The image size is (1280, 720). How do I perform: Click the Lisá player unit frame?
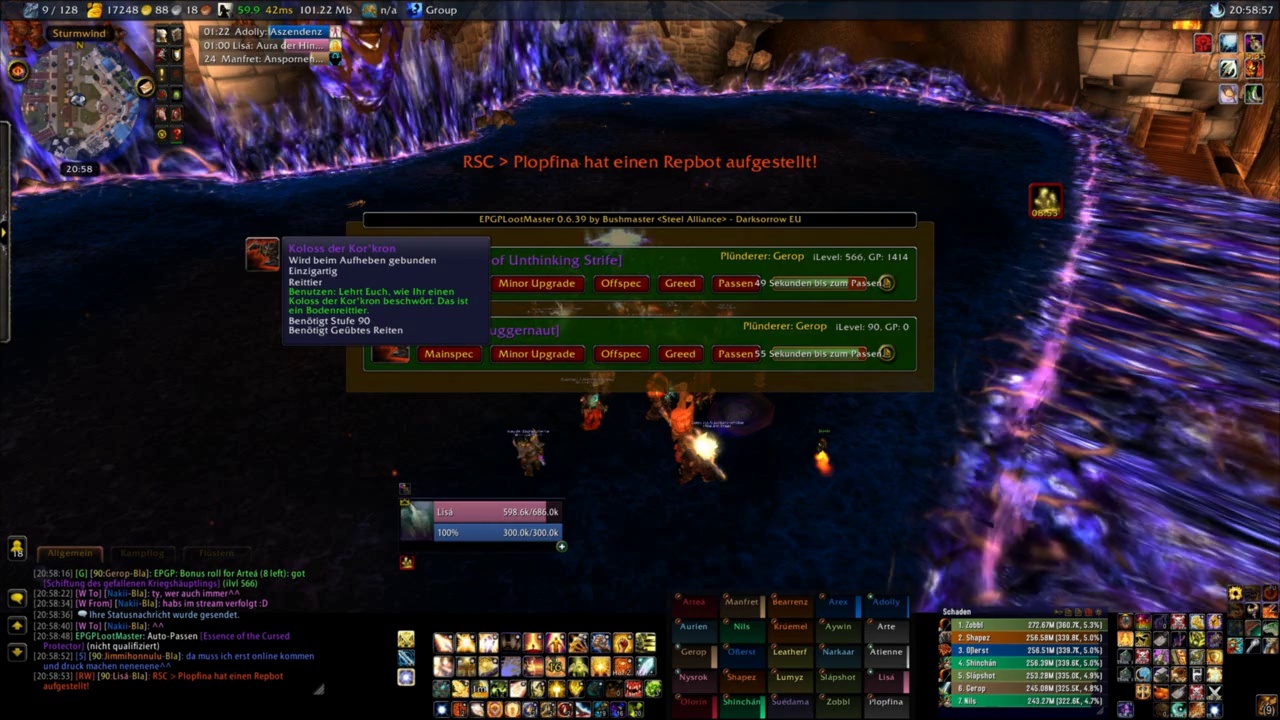(x=495, y=512)
